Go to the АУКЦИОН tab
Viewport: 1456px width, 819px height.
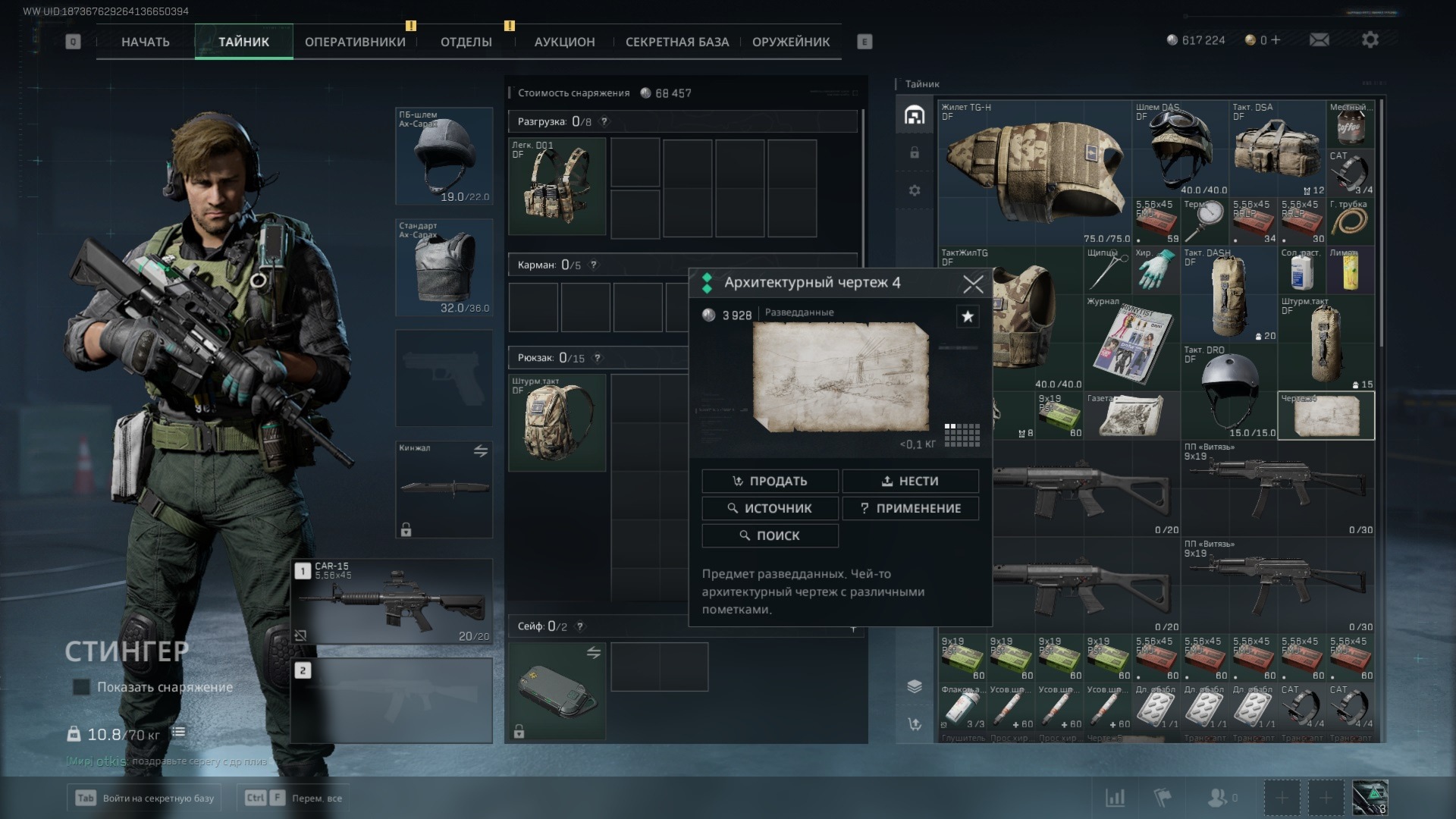pos(564,42)
